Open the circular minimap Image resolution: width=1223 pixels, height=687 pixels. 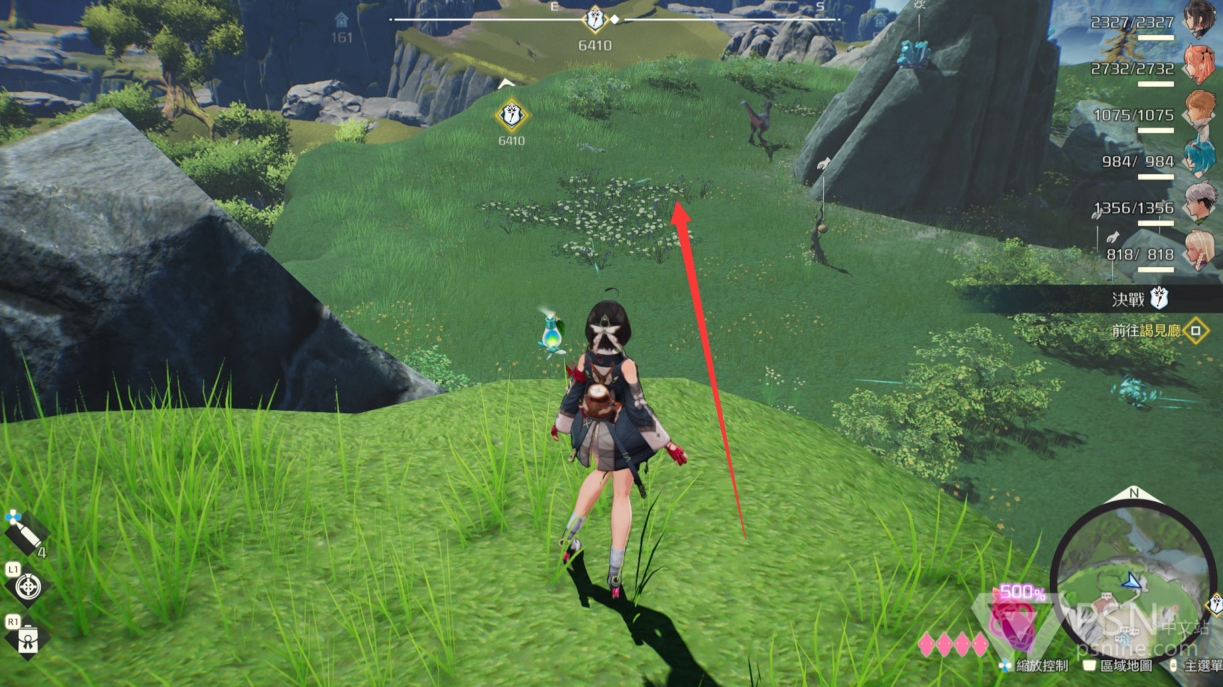[x=1131, y=581]
